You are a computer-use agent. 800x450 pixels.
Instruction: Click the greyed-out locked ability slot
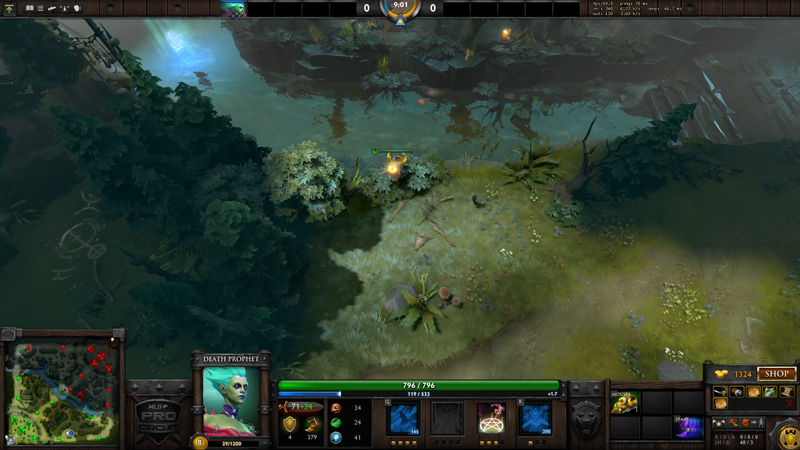(x=447, y=418)
